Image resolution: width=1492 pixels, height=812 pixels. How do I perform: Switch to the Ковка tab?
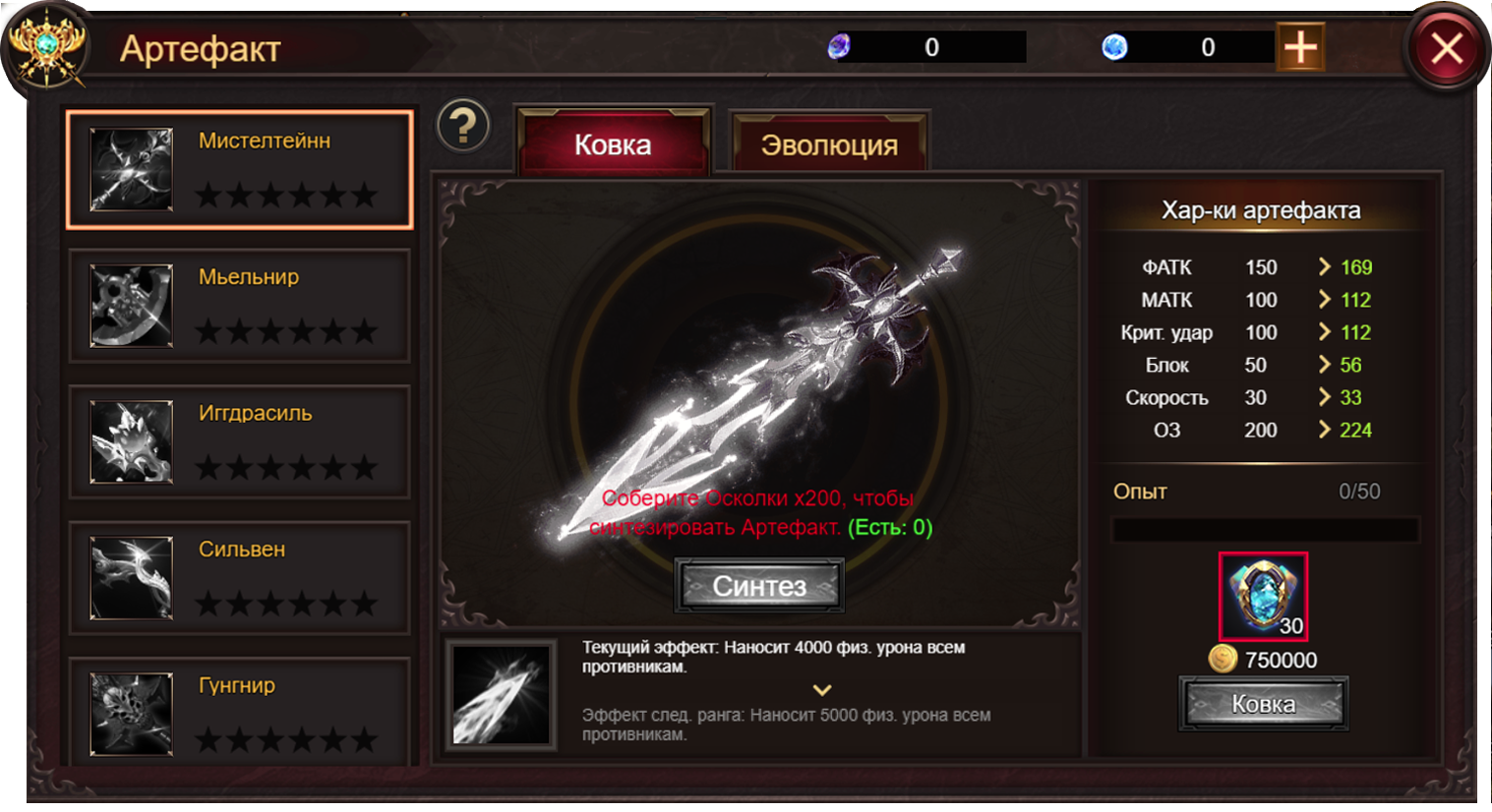[613, 145]
